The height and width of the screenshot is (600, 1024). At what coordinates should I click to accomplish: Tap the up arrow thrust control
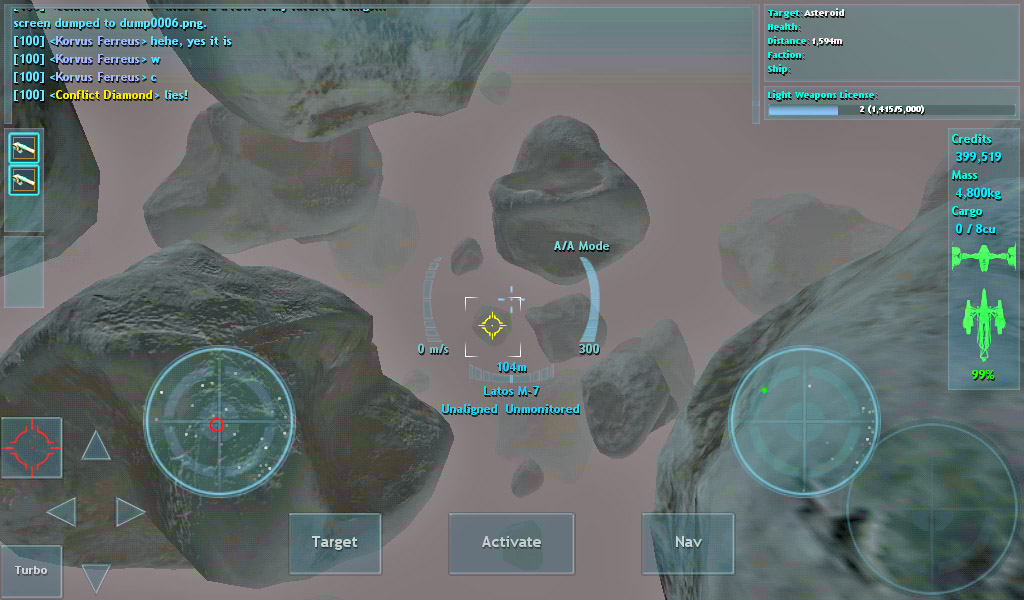(x=96, y=446)
